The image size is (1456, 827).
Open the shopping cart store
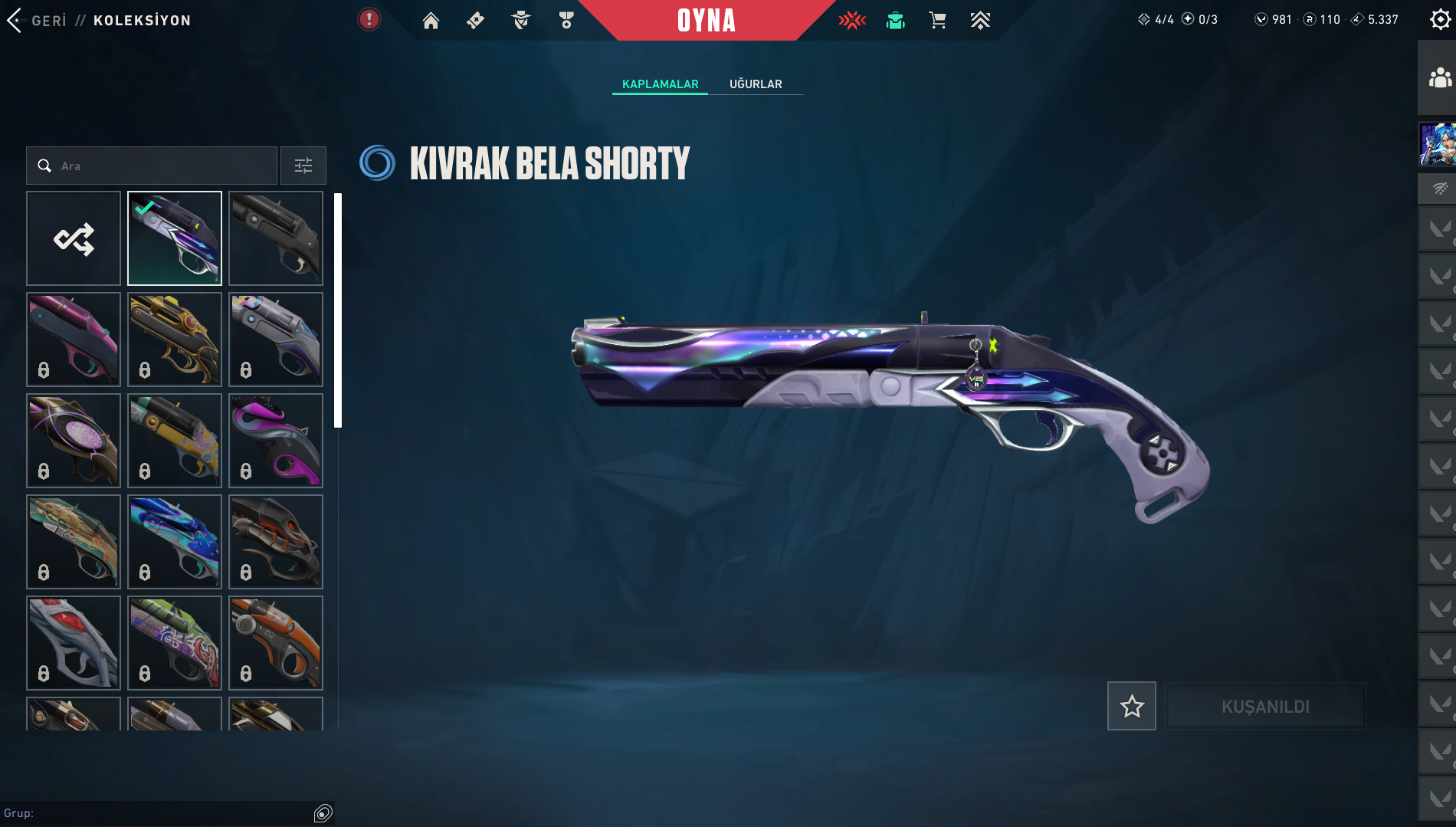[937, 21]
